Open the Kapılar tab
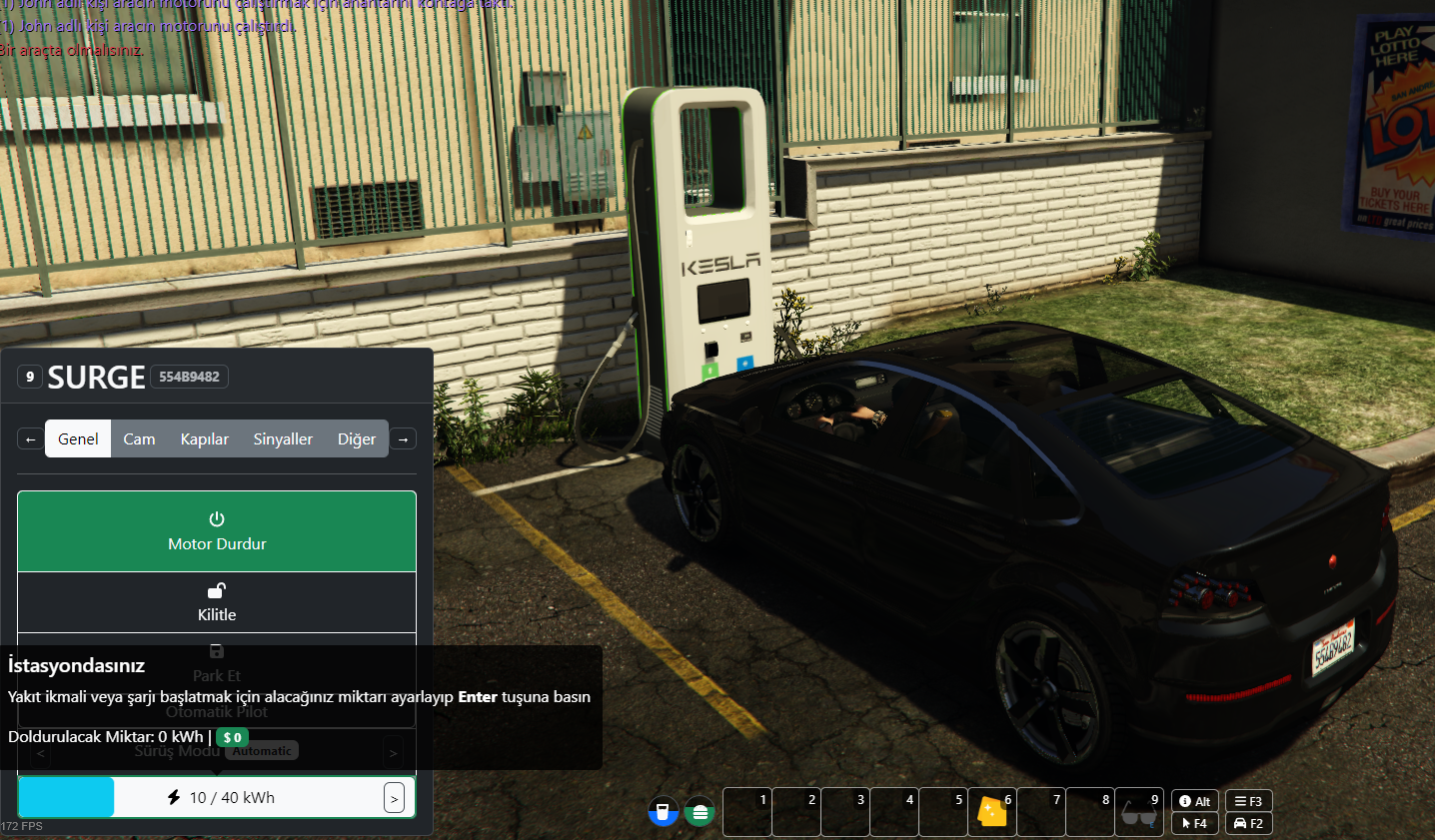This screenshot has width=1435, height=840. 204,438
